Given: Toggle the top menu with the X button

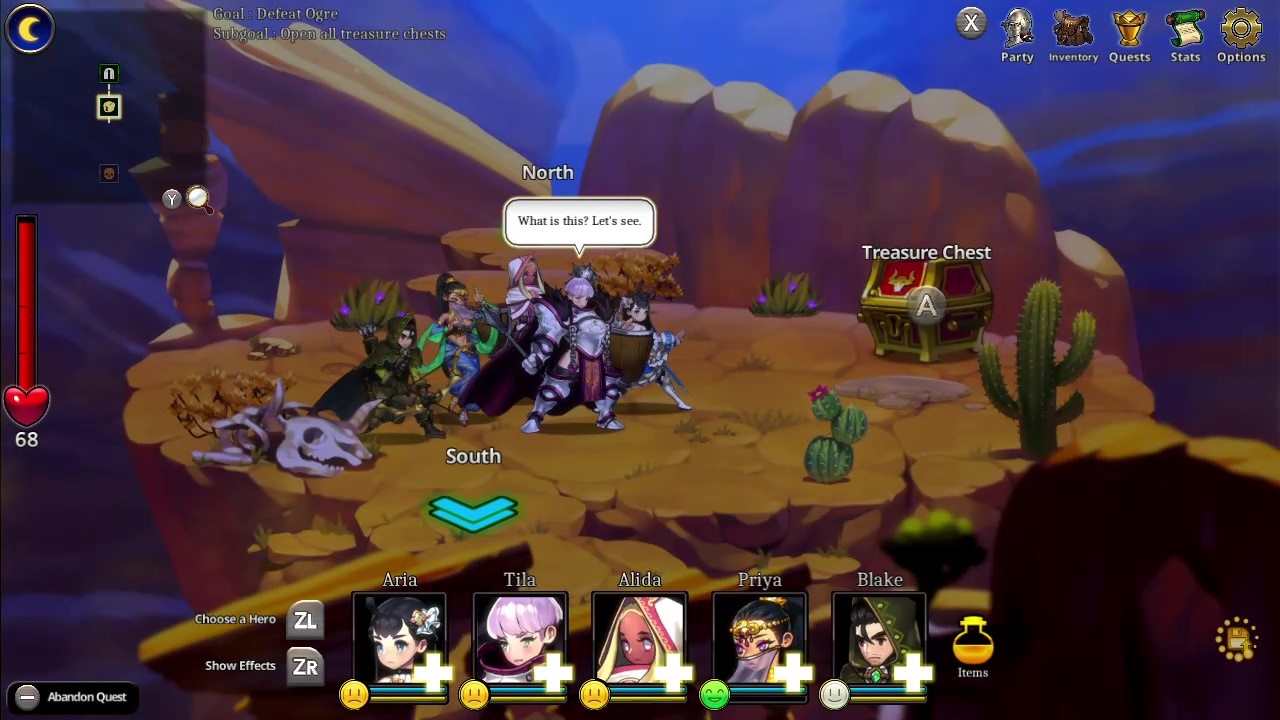Looking at the screenshot, I should (970, 22).
